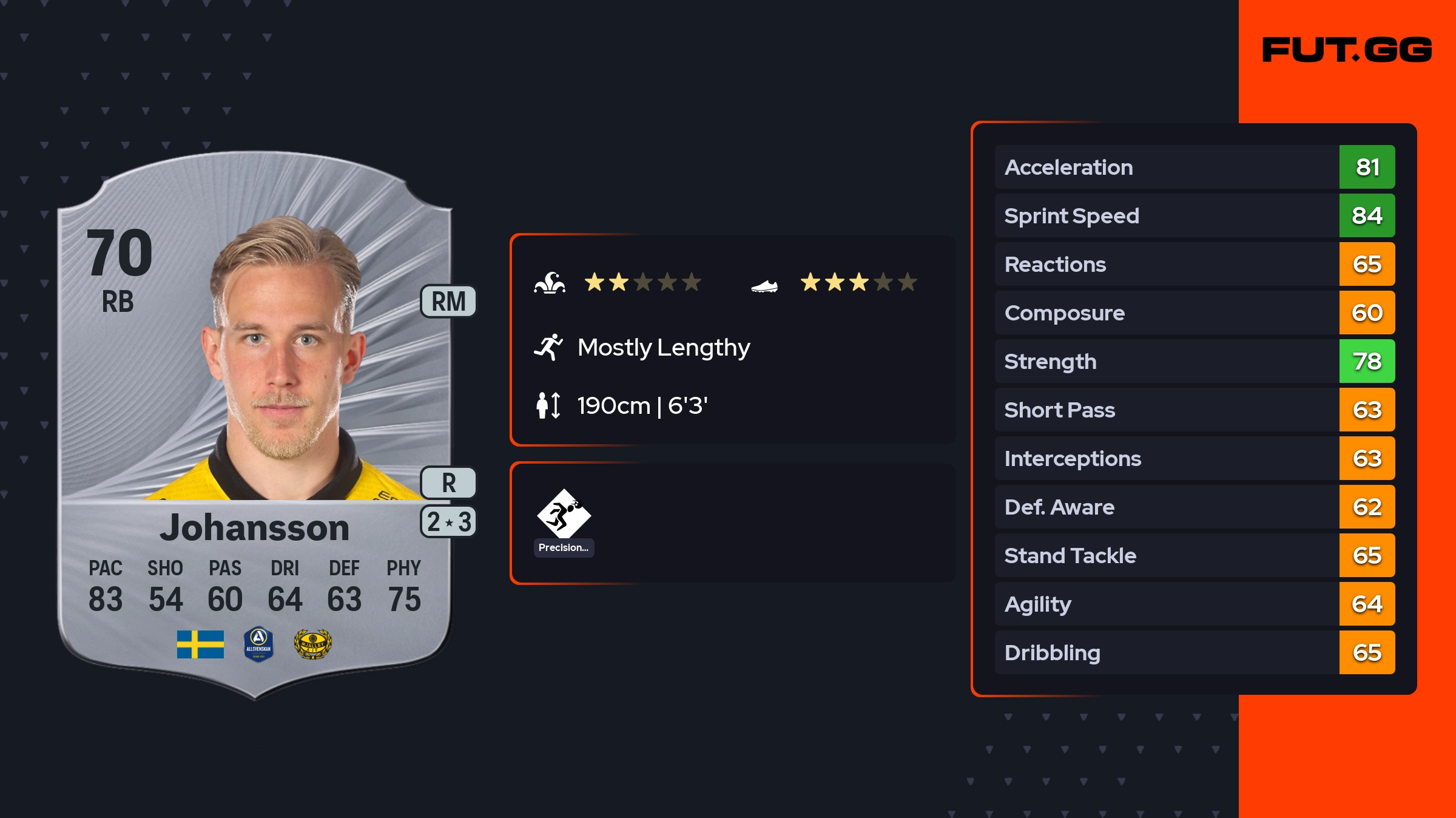This screenshot has width=1456, height=818.
Task: Choose the Allsvenskan league badge
Action: point(258,644)
